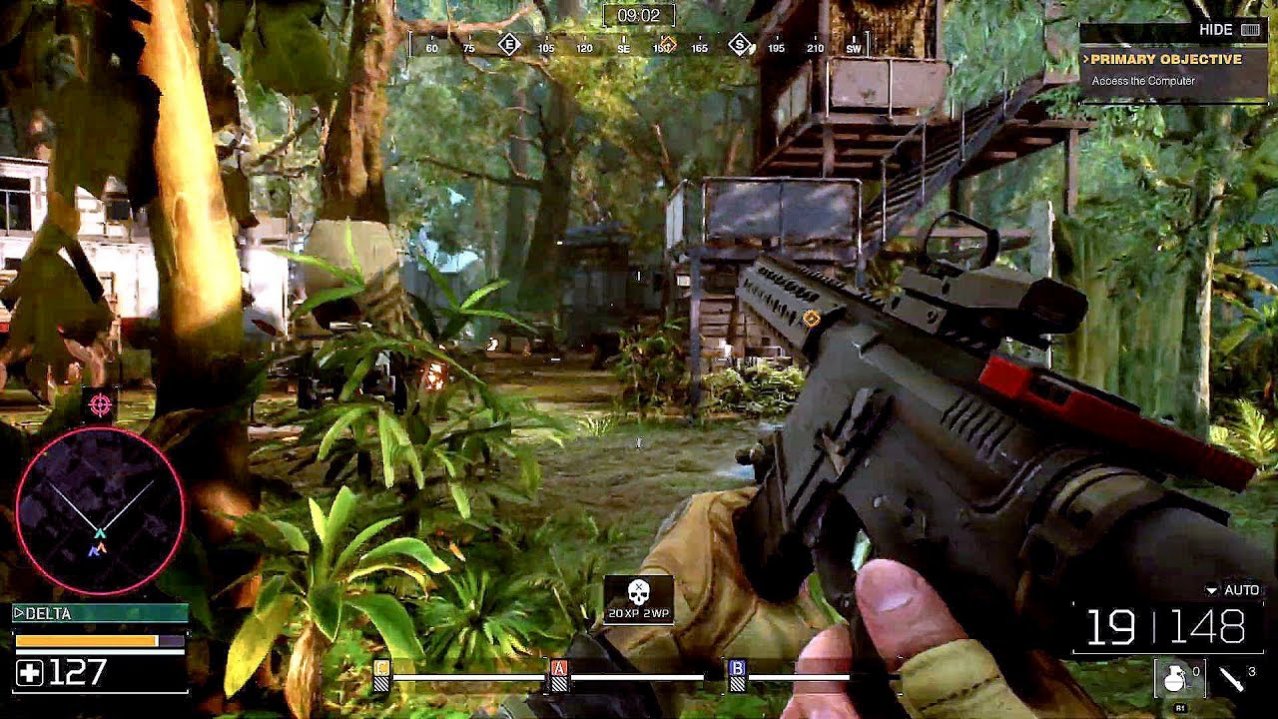Open the Primary Objective tracker
This screenshot has height=719, width=1278.
click(x=1166, y=60)
